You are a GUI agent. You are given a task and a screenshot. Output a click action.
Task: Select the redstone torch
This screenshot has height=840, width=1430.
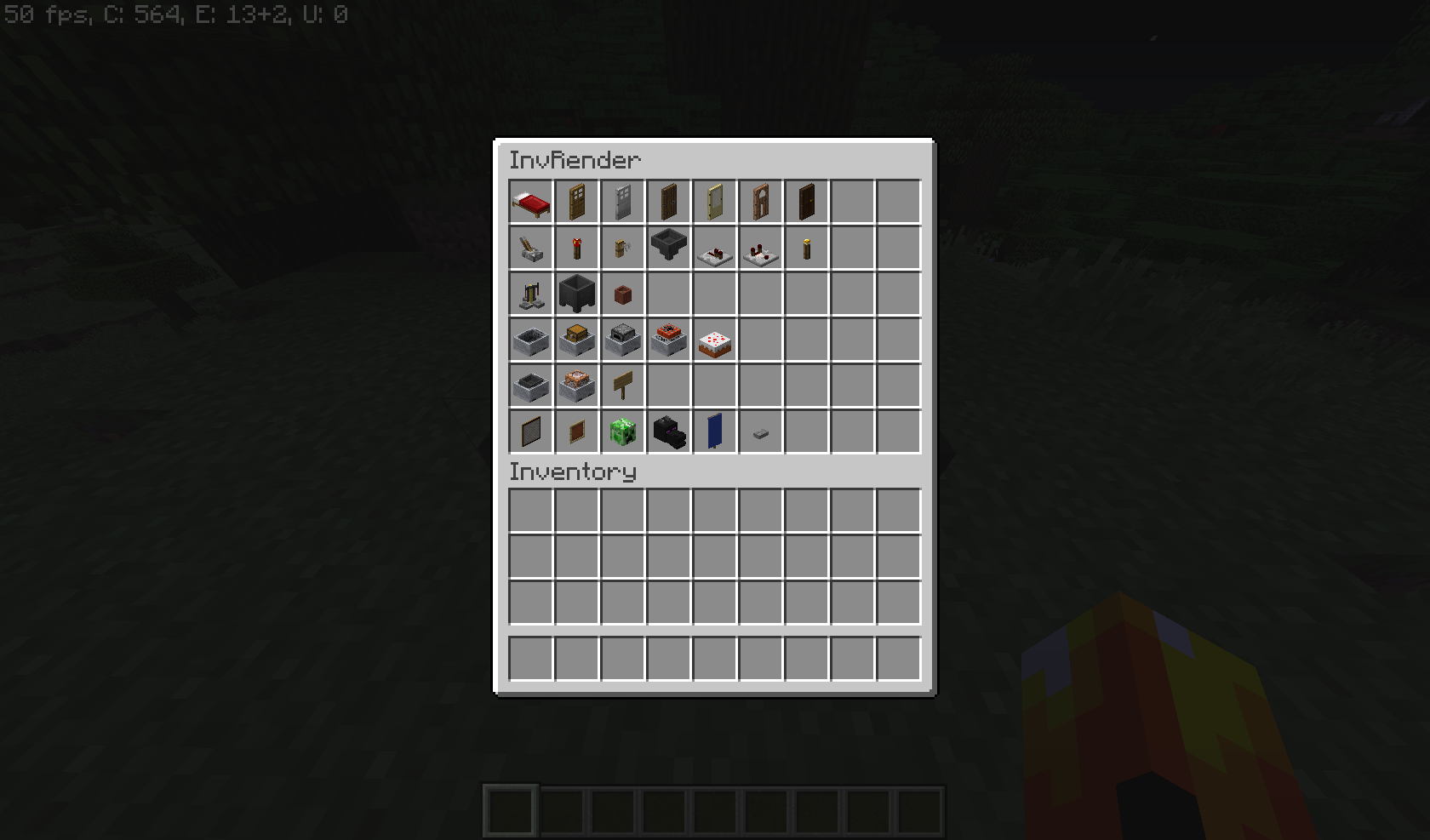pos(576,248)
